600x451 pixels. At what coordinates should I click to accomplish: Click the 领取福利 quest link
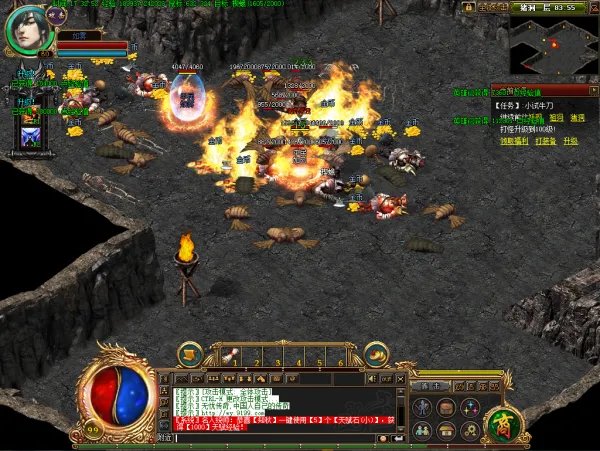click(x=514, y=141)
